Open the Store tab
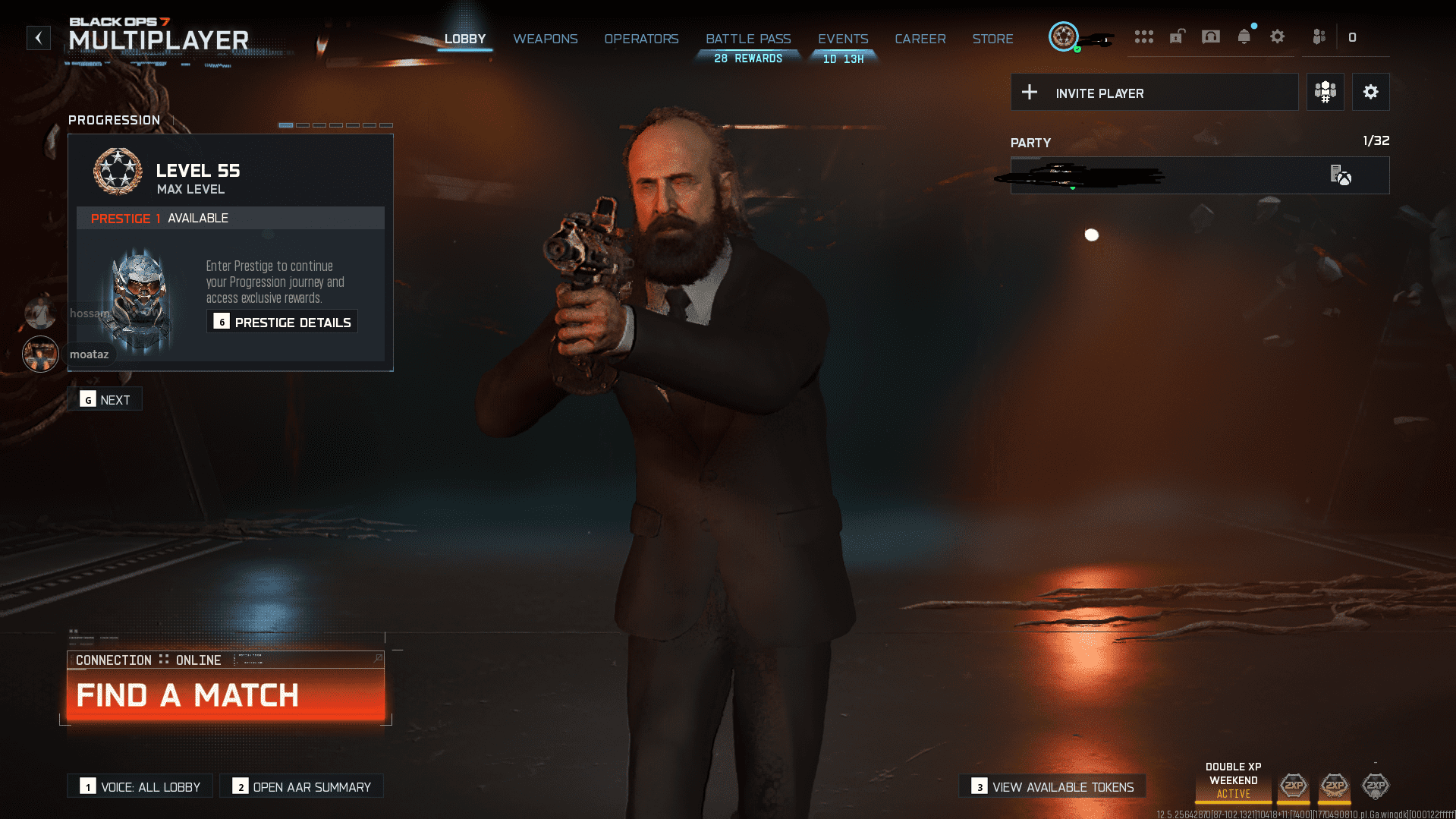Image resolution: width=1456 pixels, height=819 pixels. (992, 39)
